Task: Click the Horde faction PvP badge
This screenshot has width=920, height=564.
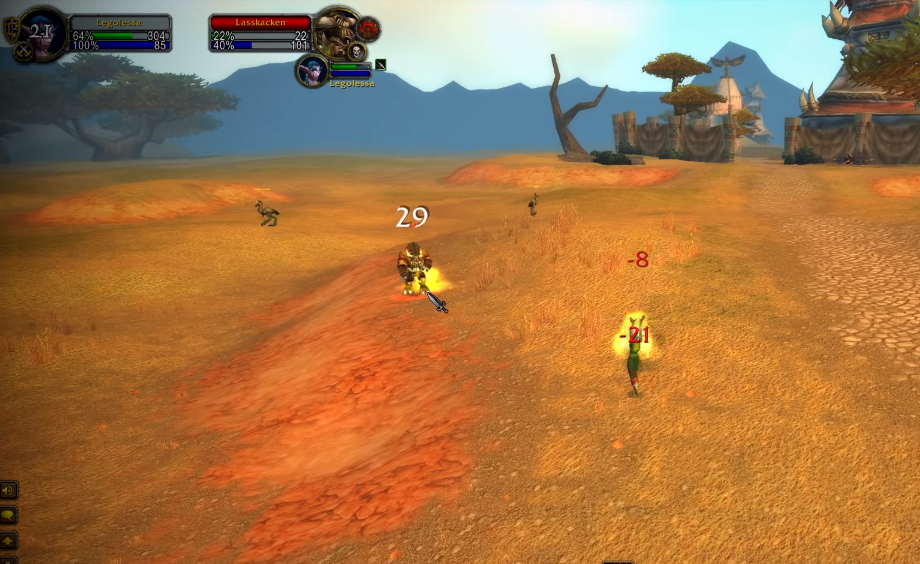Action: click(x=369, y=27)
